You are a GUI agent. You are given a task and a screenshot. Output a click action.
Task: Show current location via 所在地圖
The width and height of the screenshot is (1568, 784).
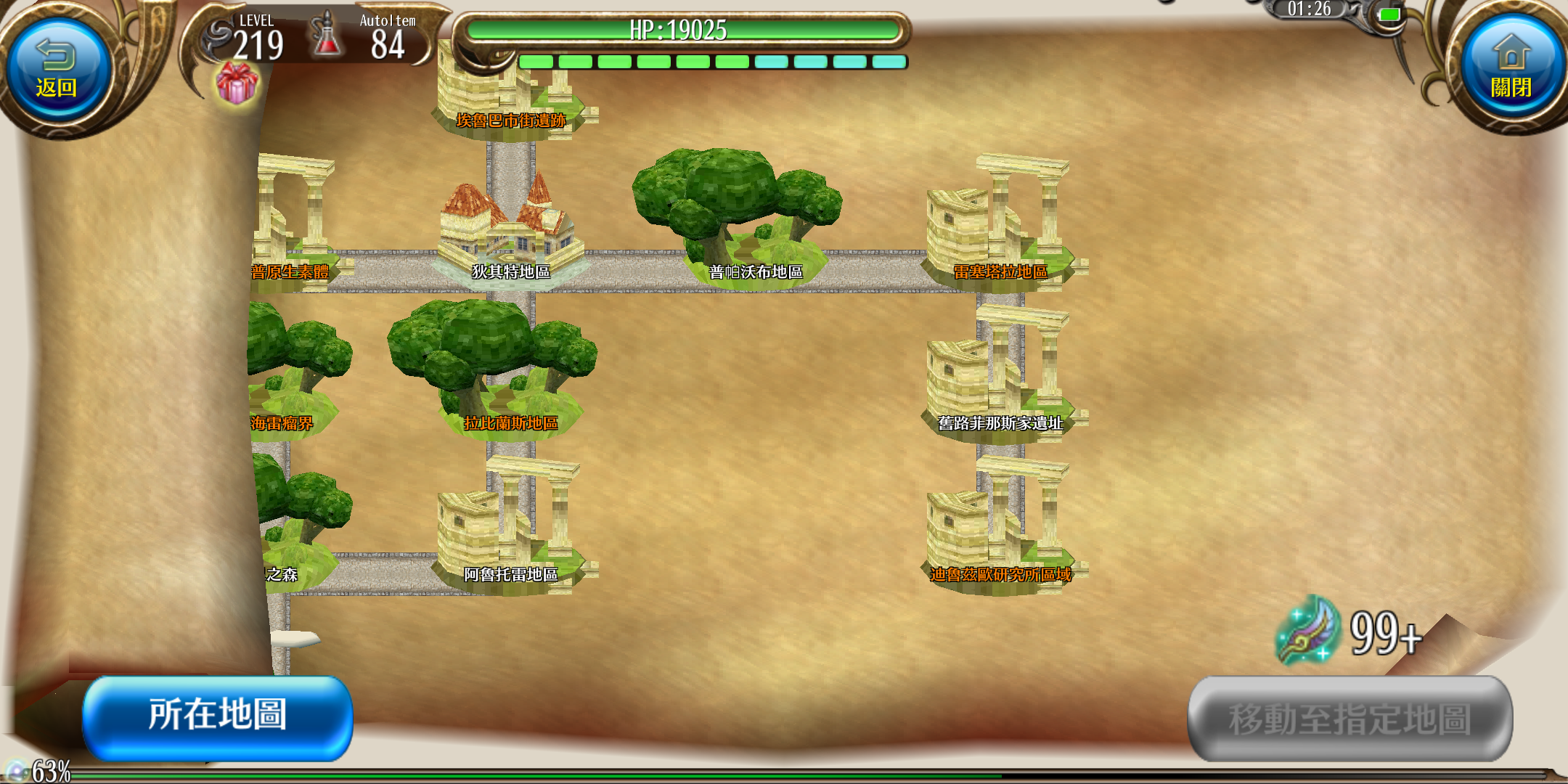point(218,716)
